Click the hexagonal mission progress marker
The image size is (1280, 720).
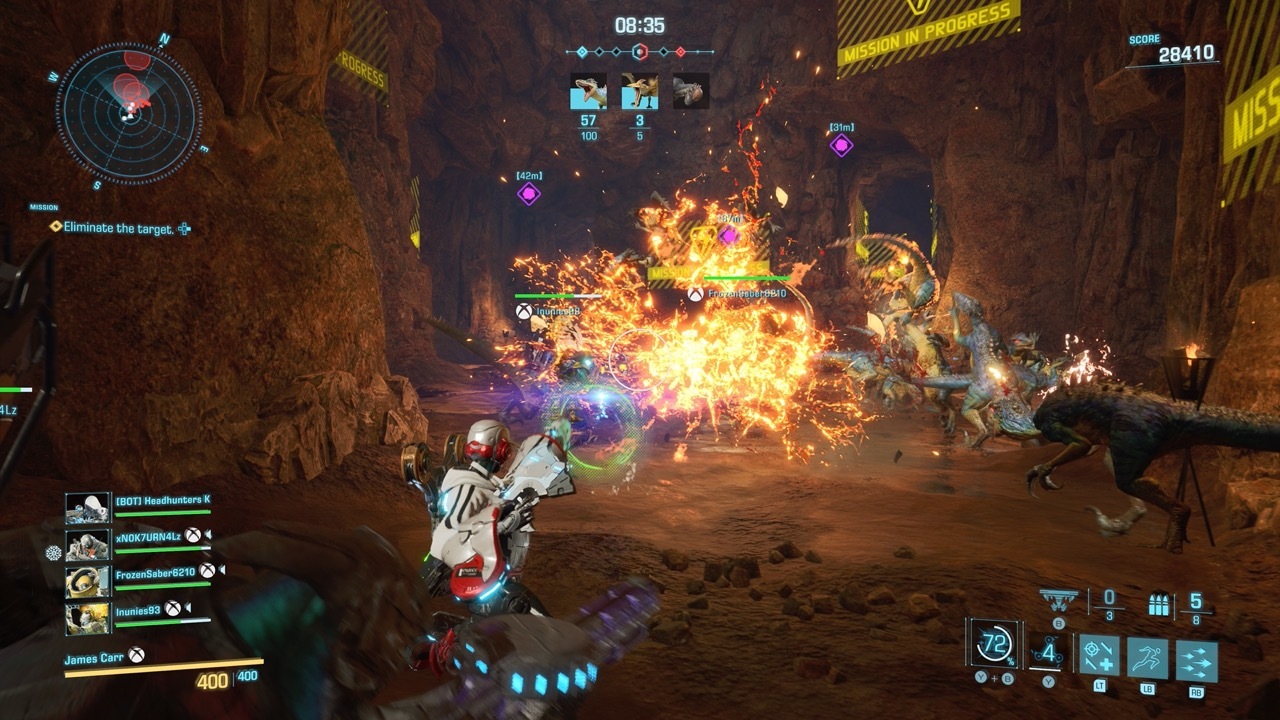pyautogui.click(x=641, y=51)
